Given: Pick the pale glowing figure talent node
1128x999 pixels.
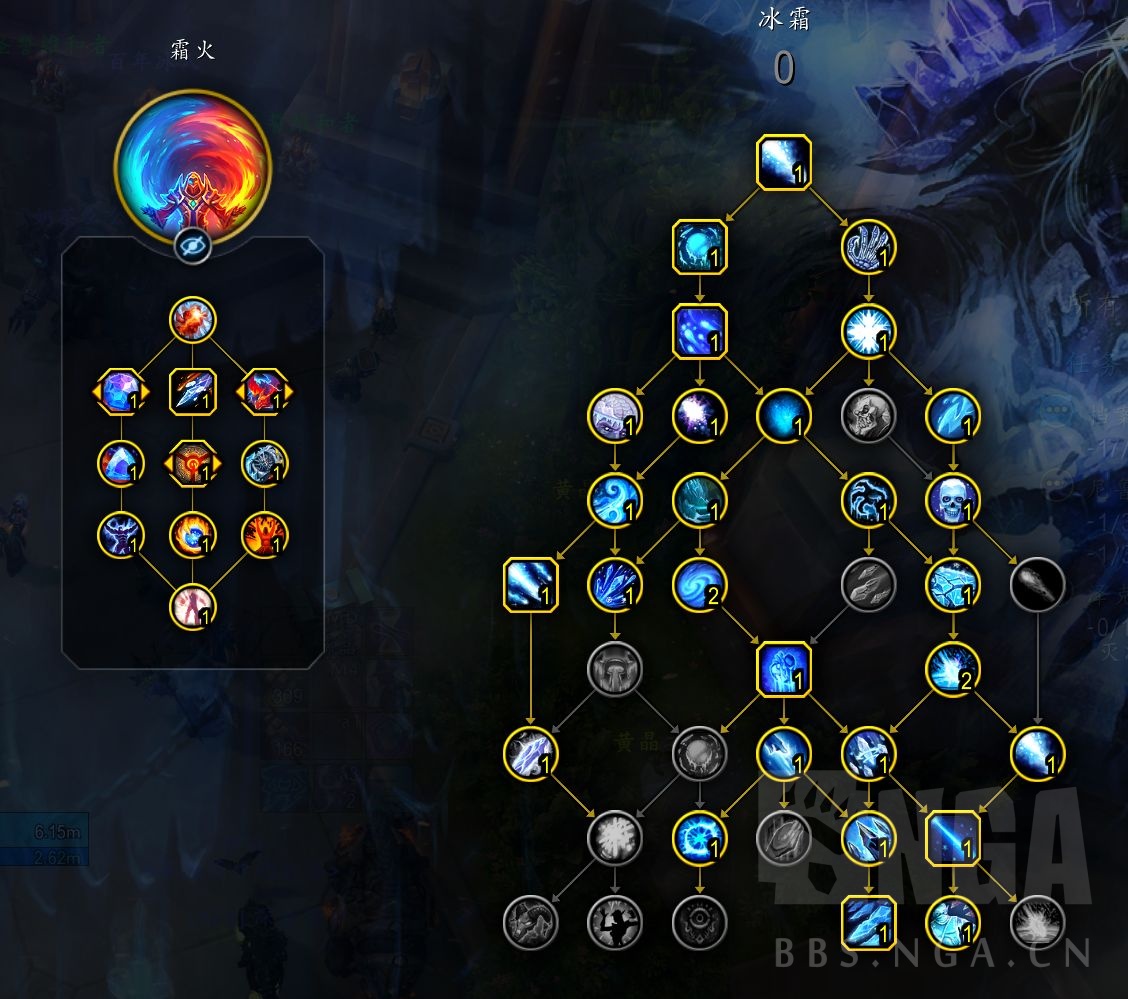Looking at the screenshot, I should tap(193, 606).
